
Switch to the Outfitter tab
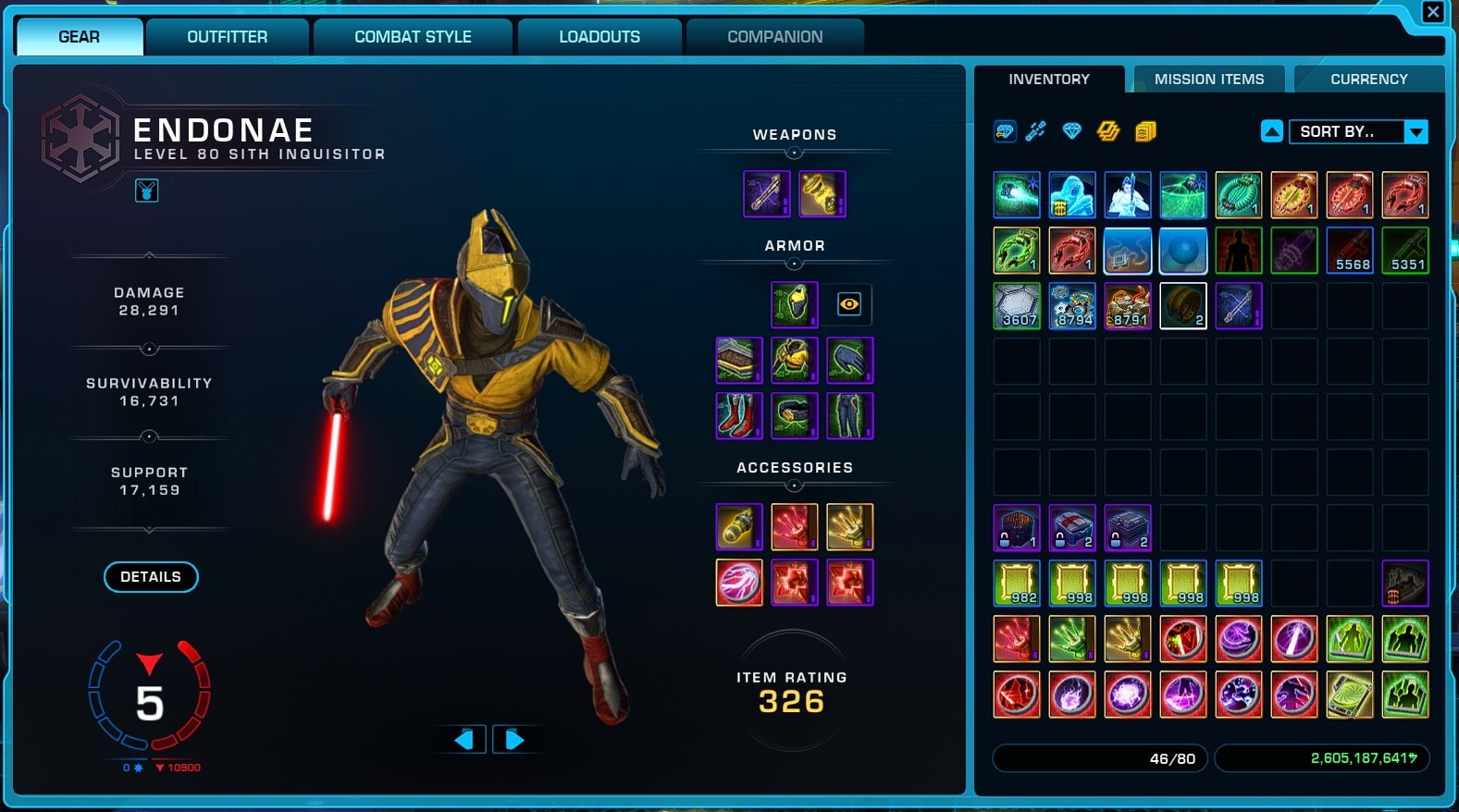pos(227,37)
